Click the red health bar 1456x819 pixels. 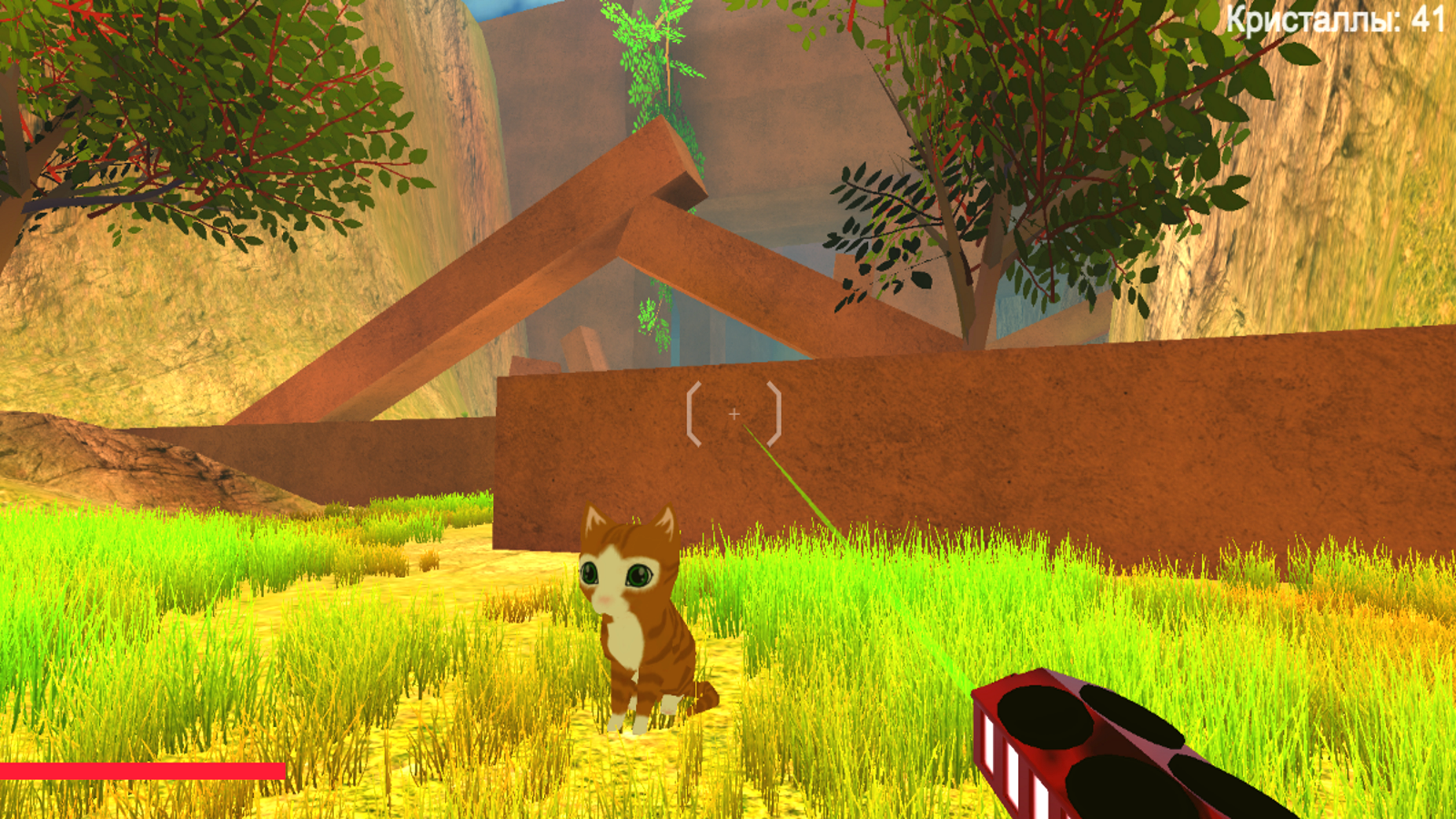(x=141, y=770)
